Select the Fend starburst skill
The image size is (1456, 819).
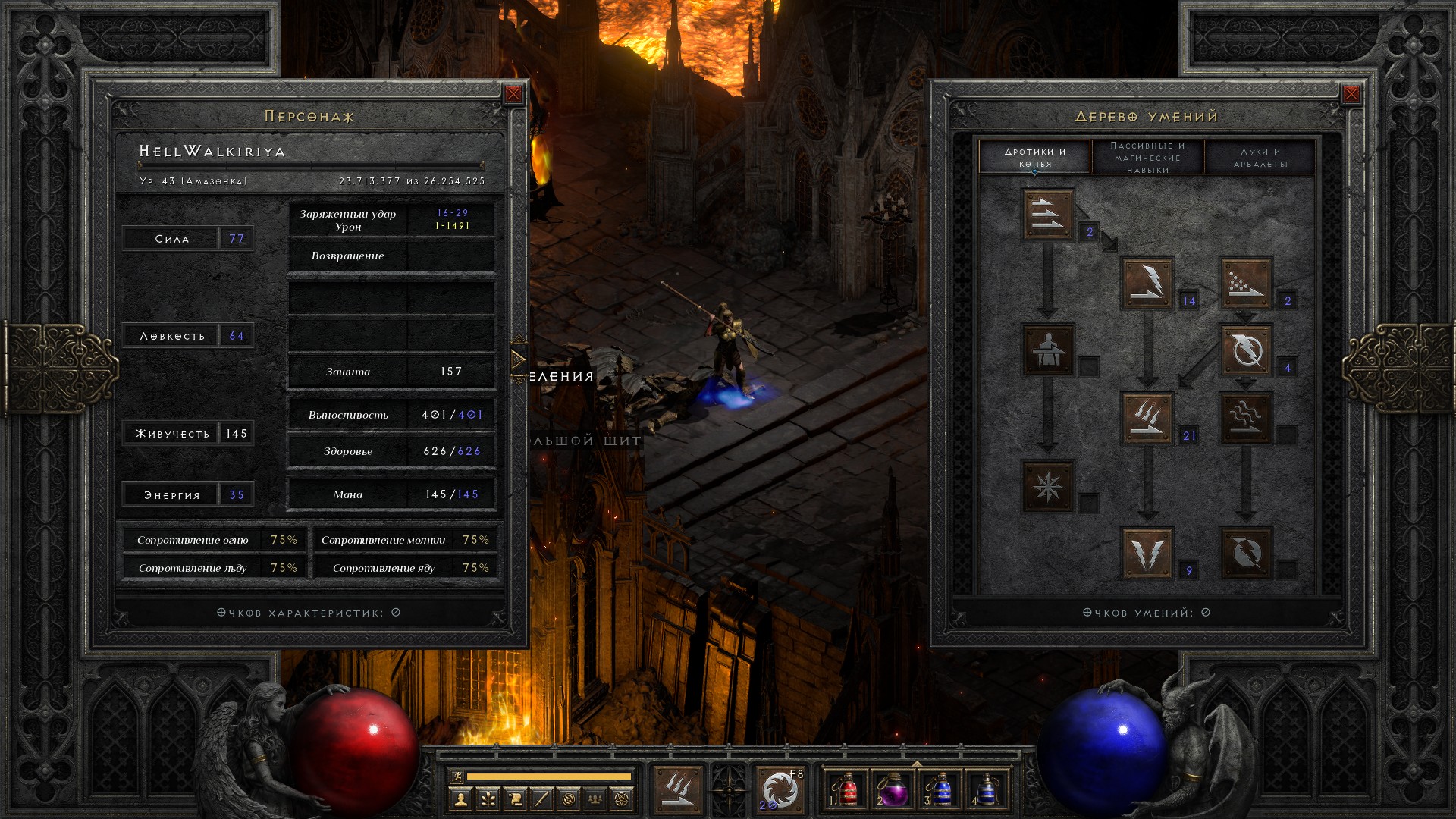point(1048,485)
